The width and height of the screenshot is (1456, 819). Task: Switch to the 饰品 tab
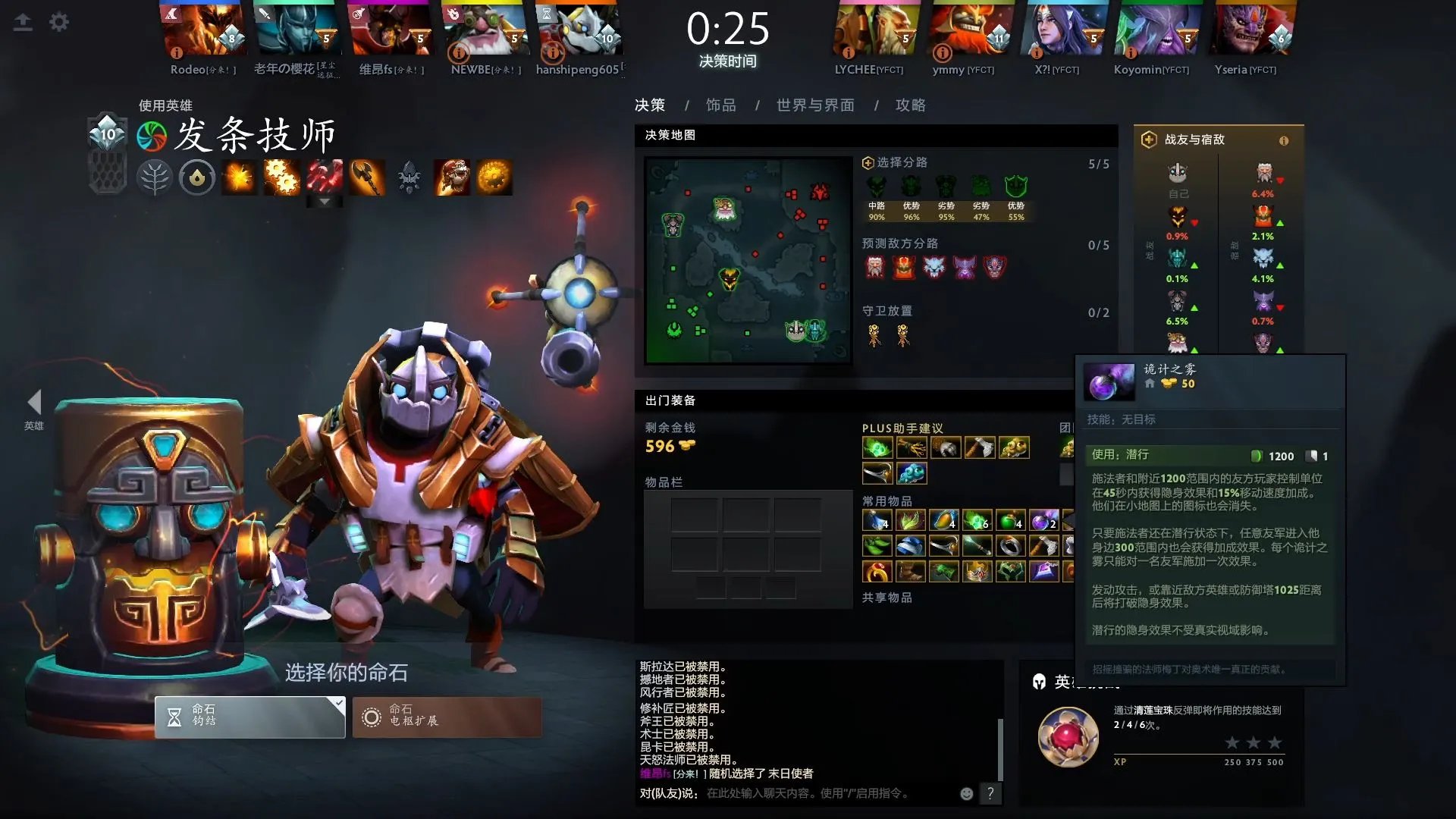(x=719, y=105)
